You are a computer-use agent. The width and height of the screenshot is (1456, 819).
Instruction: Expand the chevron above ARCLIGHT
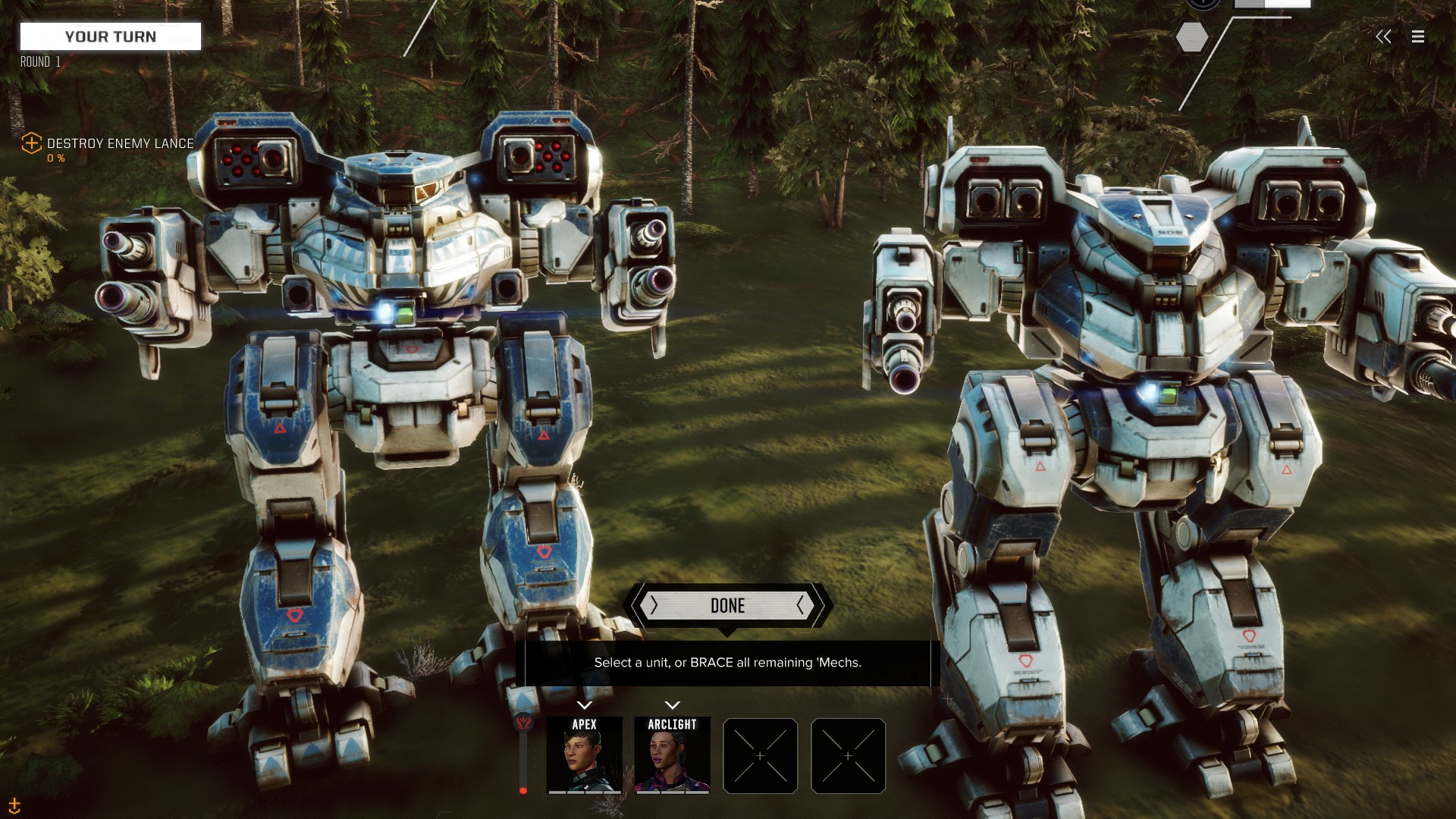(x=672, y=705)
